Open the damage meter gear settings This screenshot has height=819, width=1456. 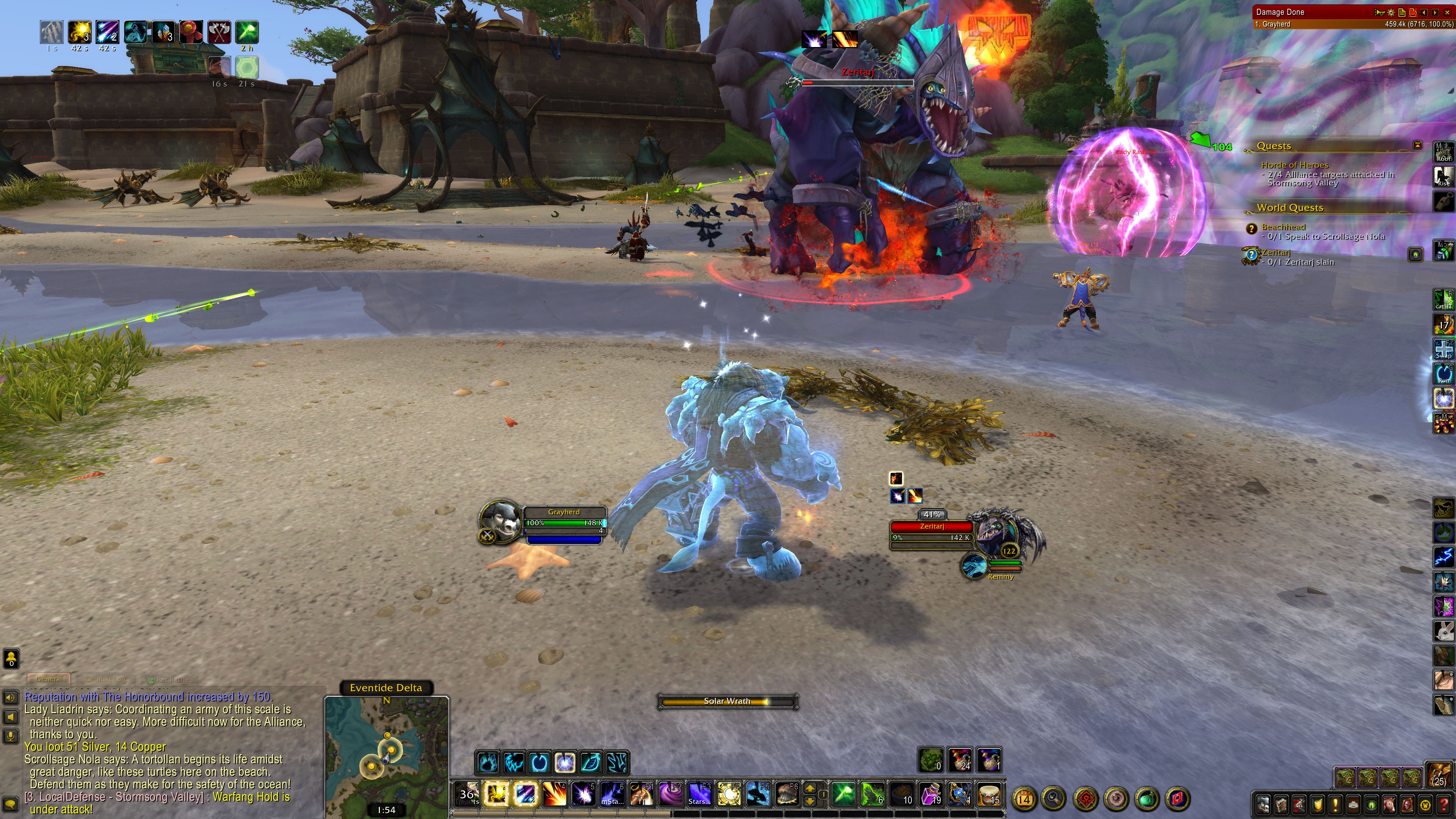[x=1391, y=12]
